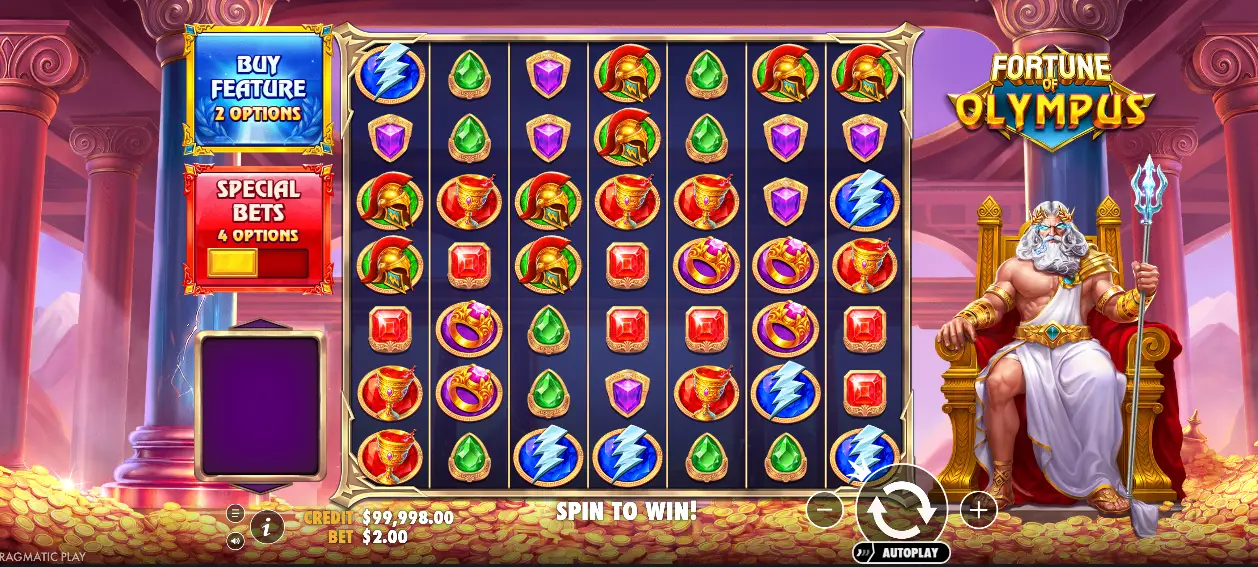Image resolution: width=1258 pixels, height=567 pixels.
Task: Open the game information 'i' panel
Action: coord(266,526)
